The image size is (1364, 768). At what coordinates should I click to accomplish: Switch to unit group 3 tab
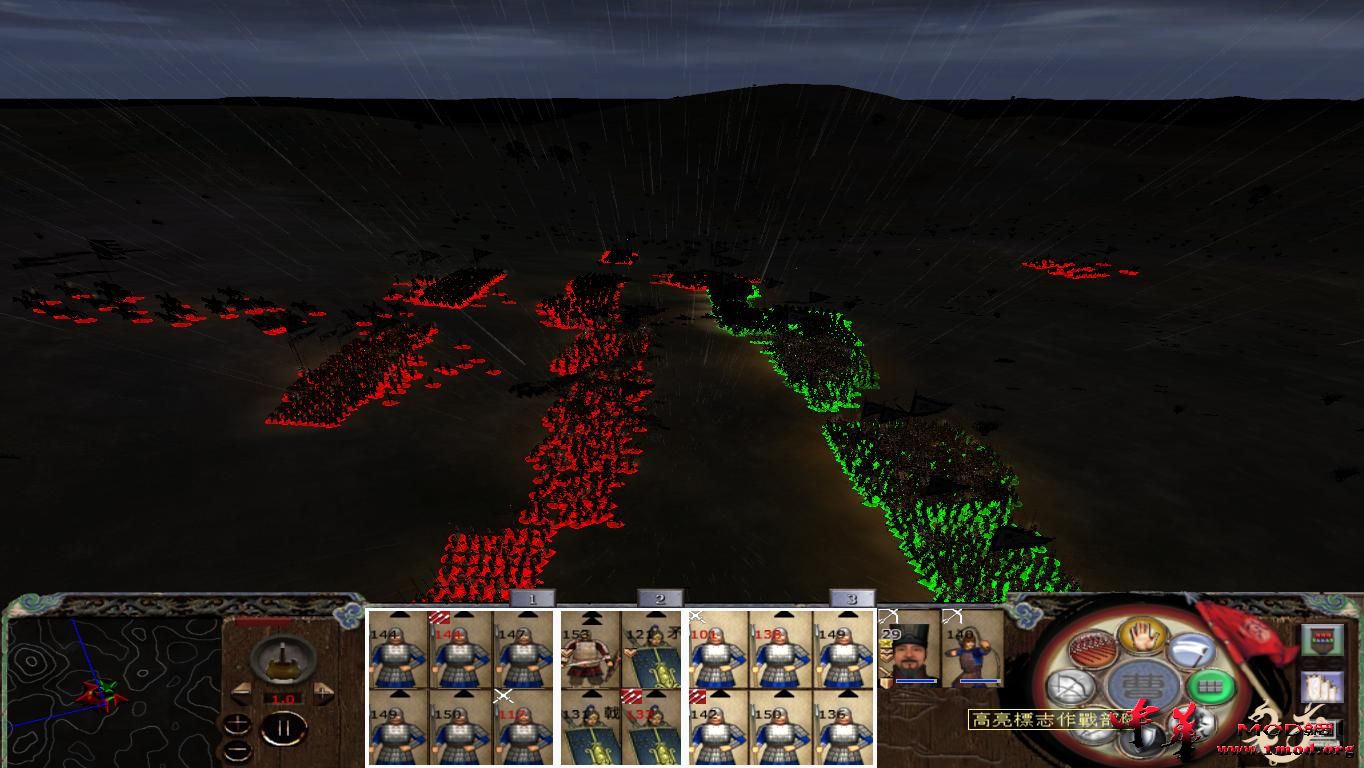pyautogui.click(x=850, y=598)
